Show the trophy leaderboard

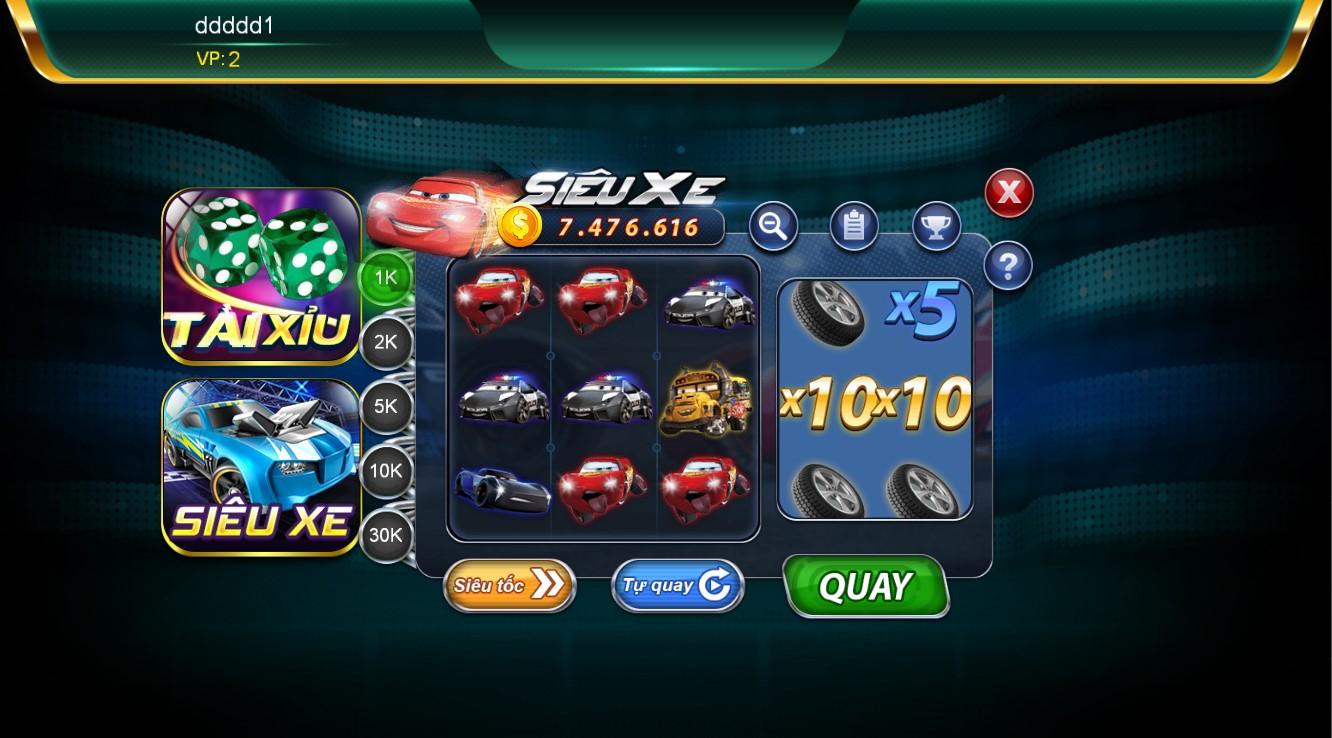pyautogui.click(x=936, y=226)
